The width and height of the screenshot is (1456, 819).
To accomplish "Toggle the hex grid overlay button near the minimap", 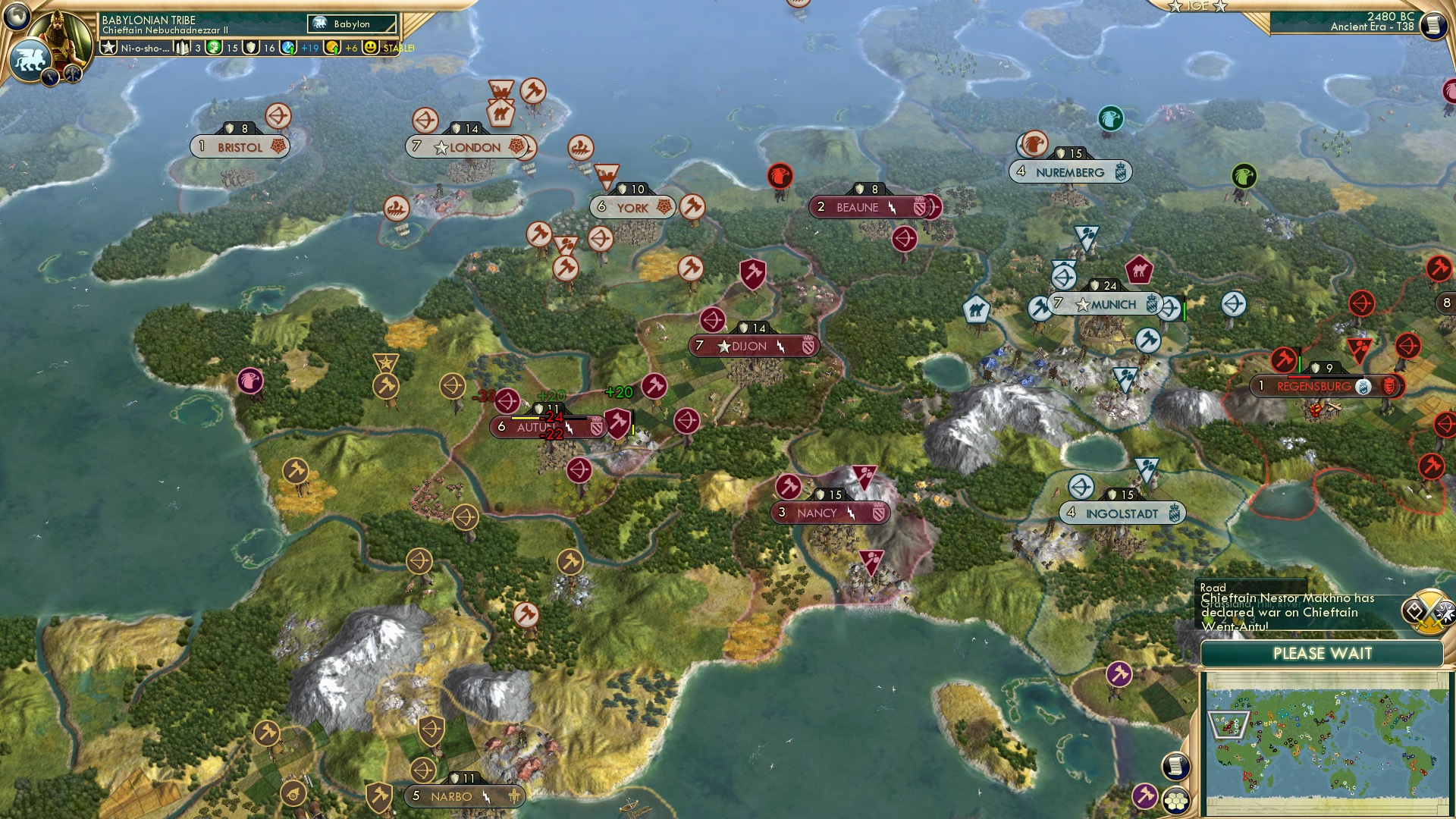I will pyautogui.click(x=1175, y=801).
